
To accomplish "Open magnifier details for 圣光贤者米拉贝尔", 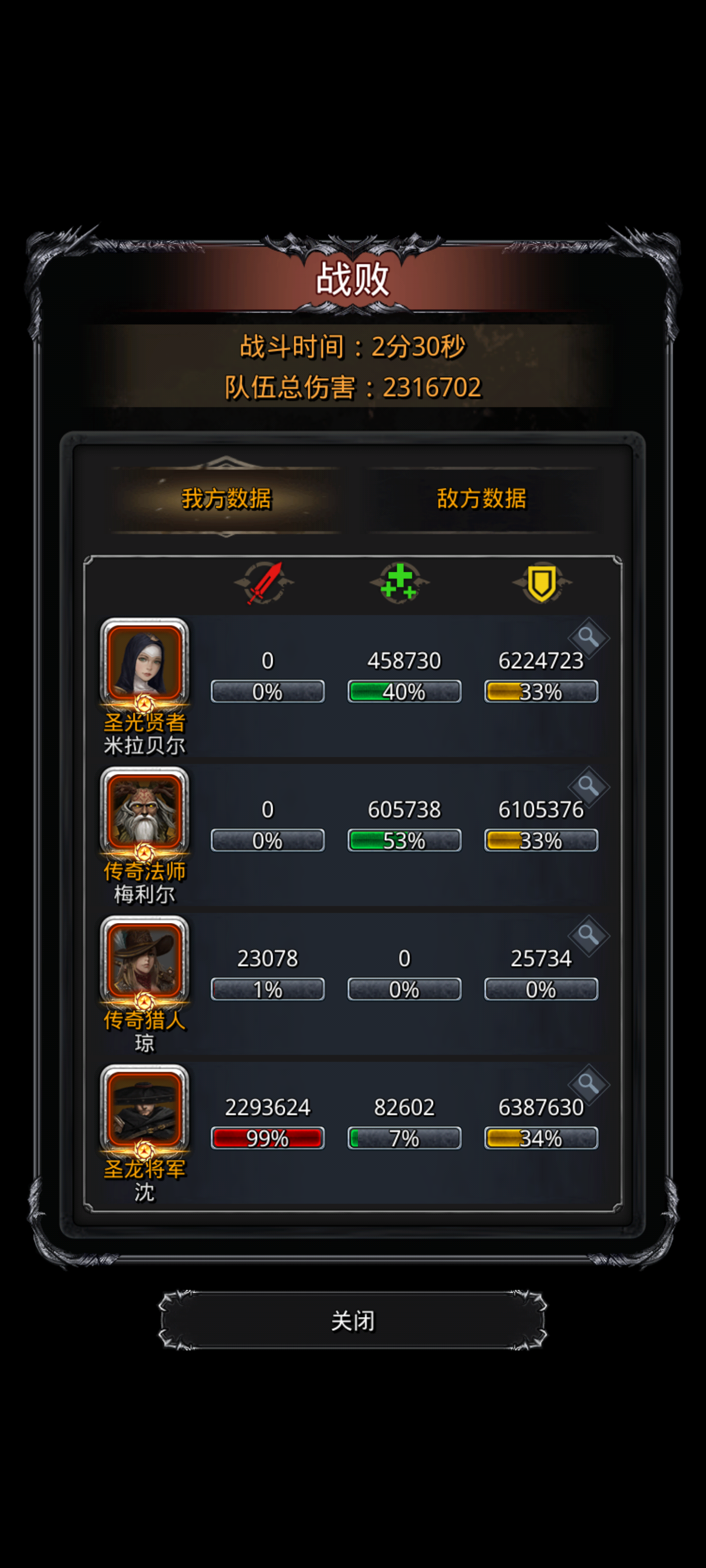I will coord(589,638).
